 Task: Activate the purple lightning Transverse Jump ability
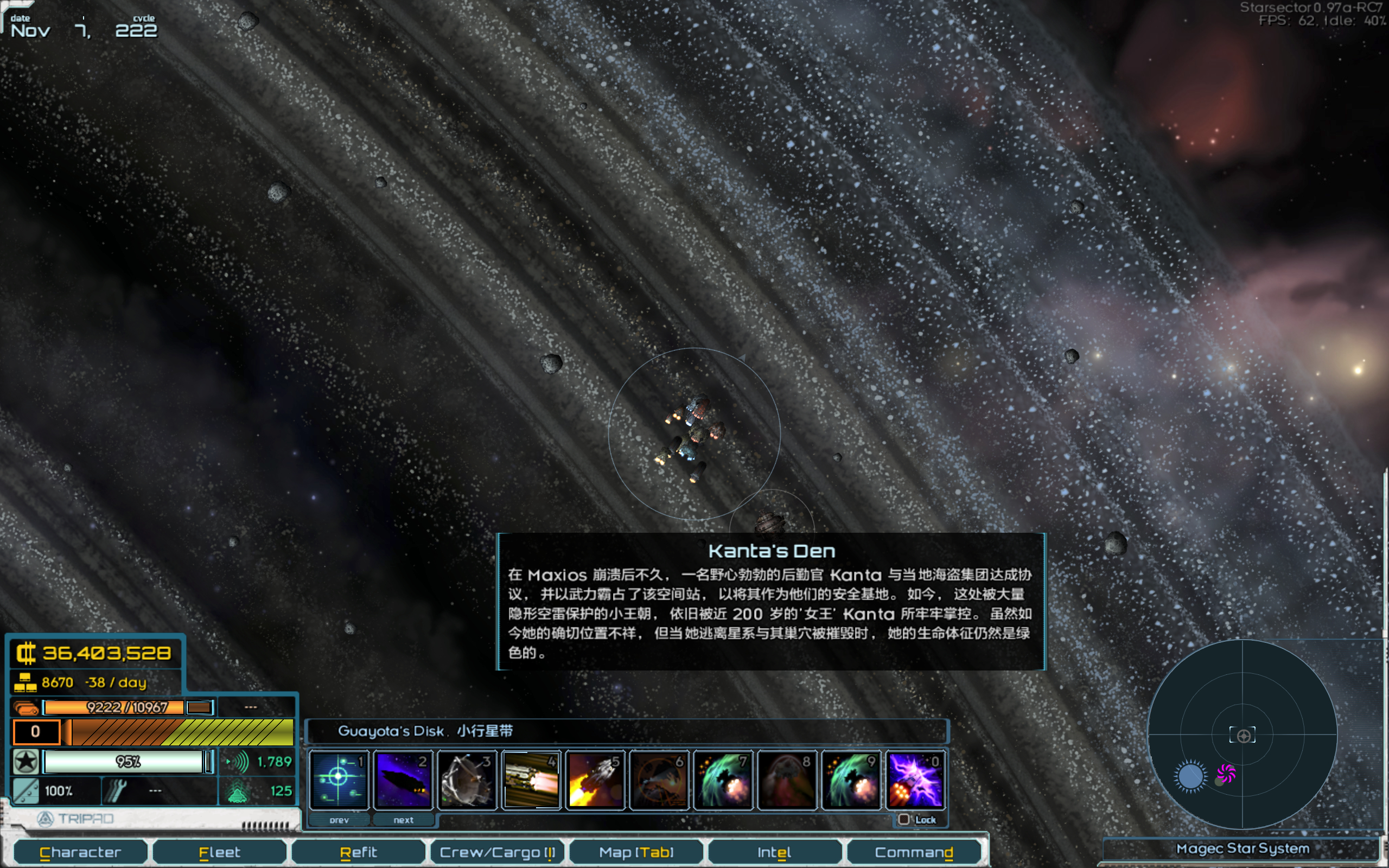tap(915, 780)
